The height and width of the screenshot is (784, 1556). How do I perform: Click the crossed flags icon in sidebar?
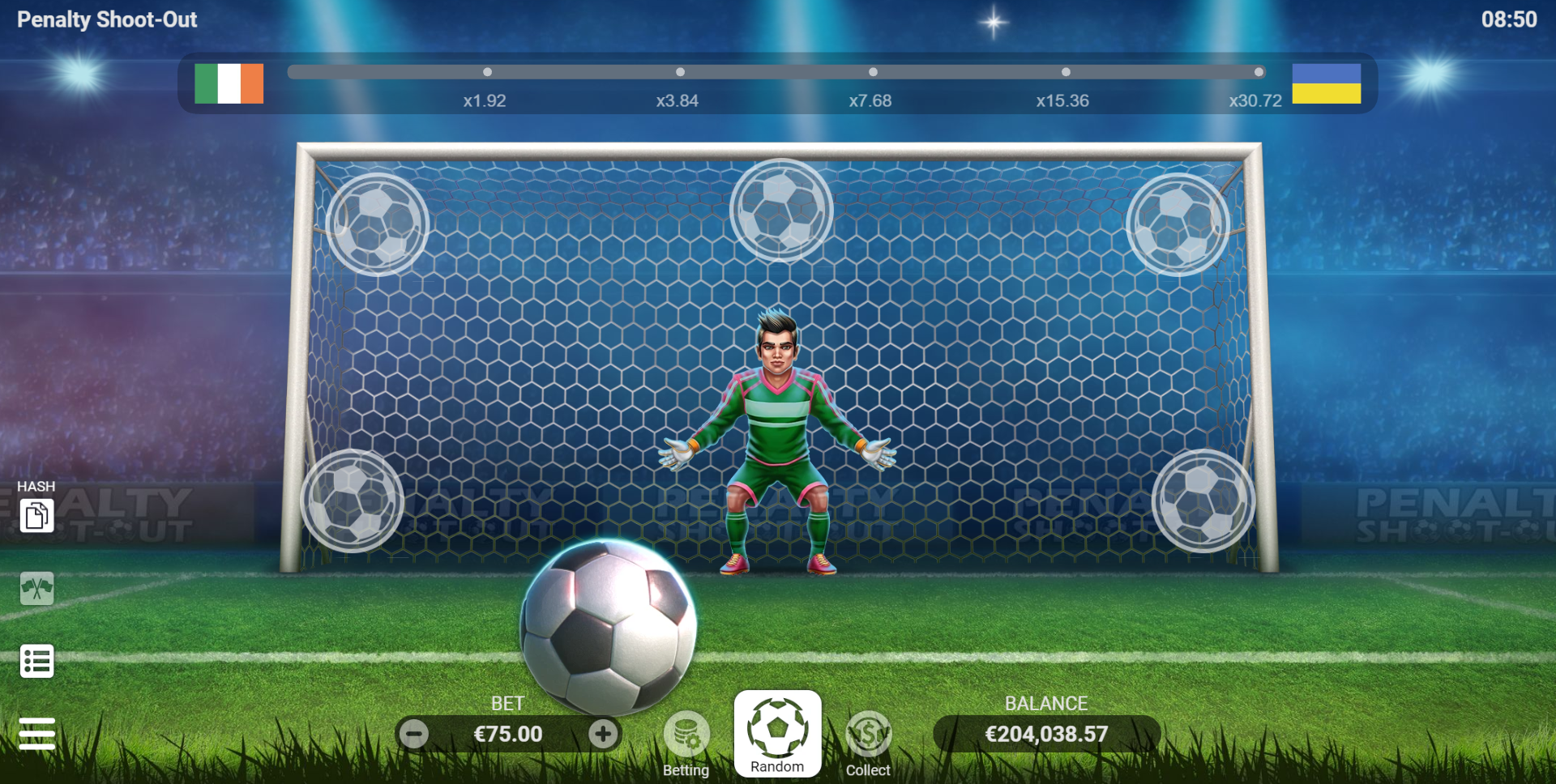(x=37, y=589)
